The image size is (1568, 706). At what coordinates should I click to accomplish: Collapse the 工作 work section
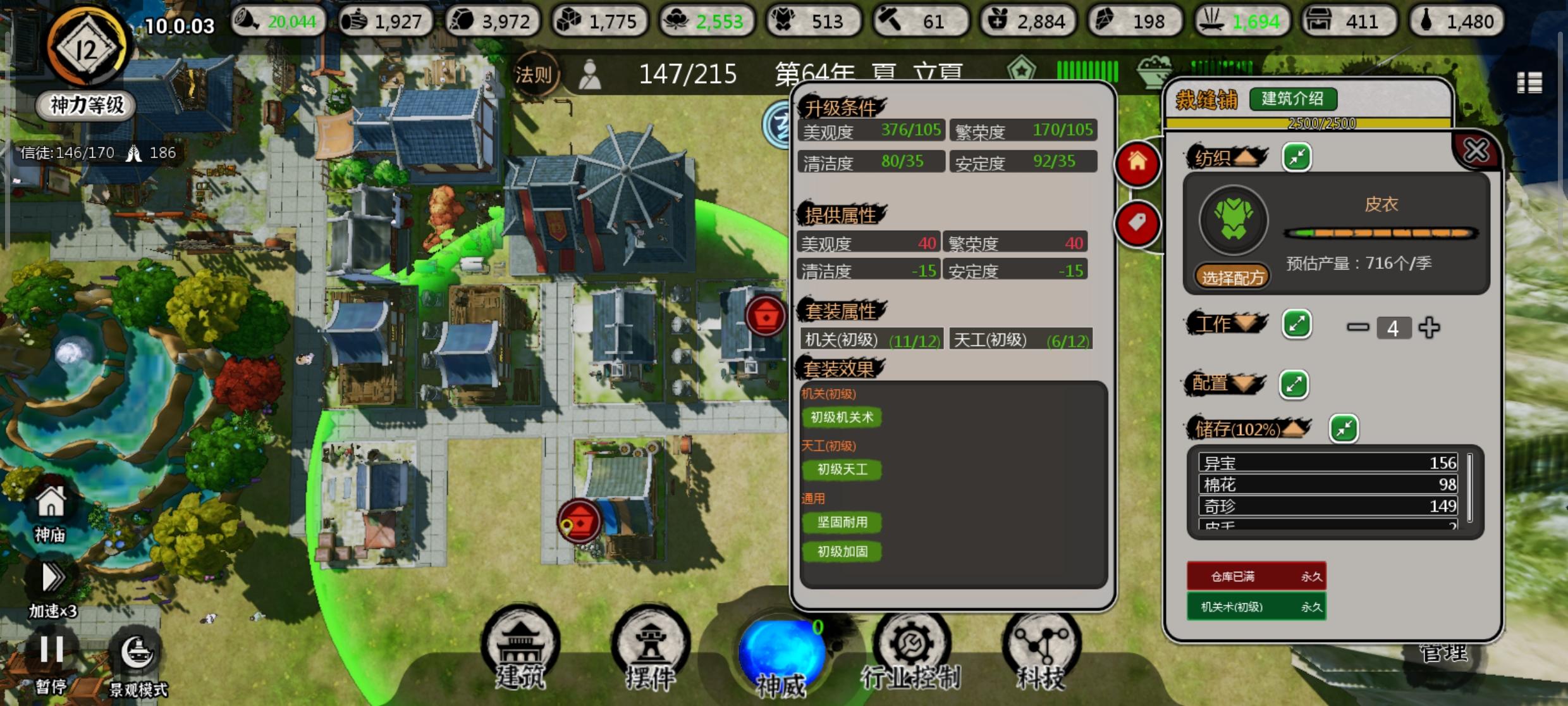(x=1297, y=323)
